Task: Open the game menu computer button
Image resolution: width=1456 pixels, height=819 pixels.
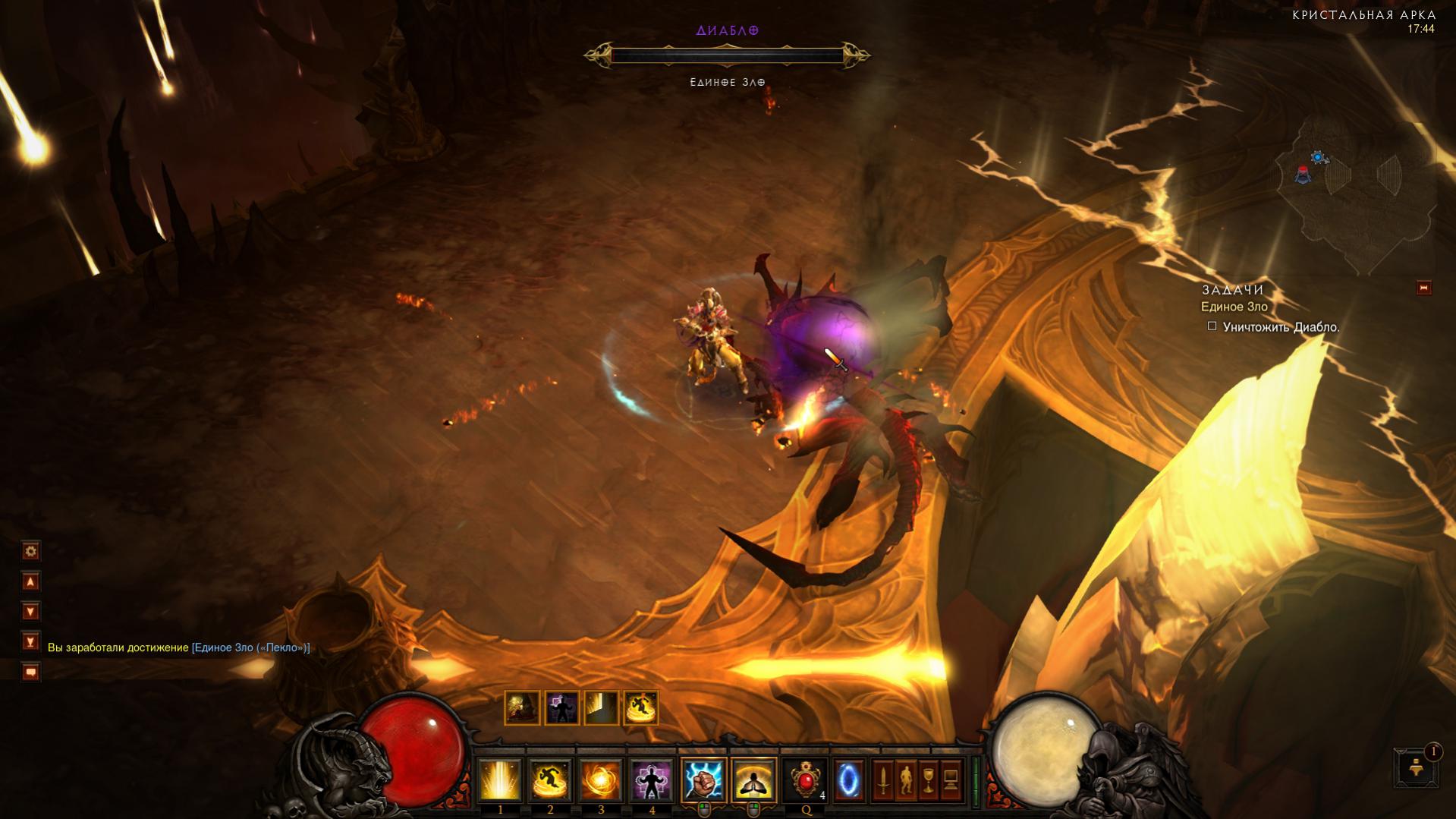Action: [951, 780]
